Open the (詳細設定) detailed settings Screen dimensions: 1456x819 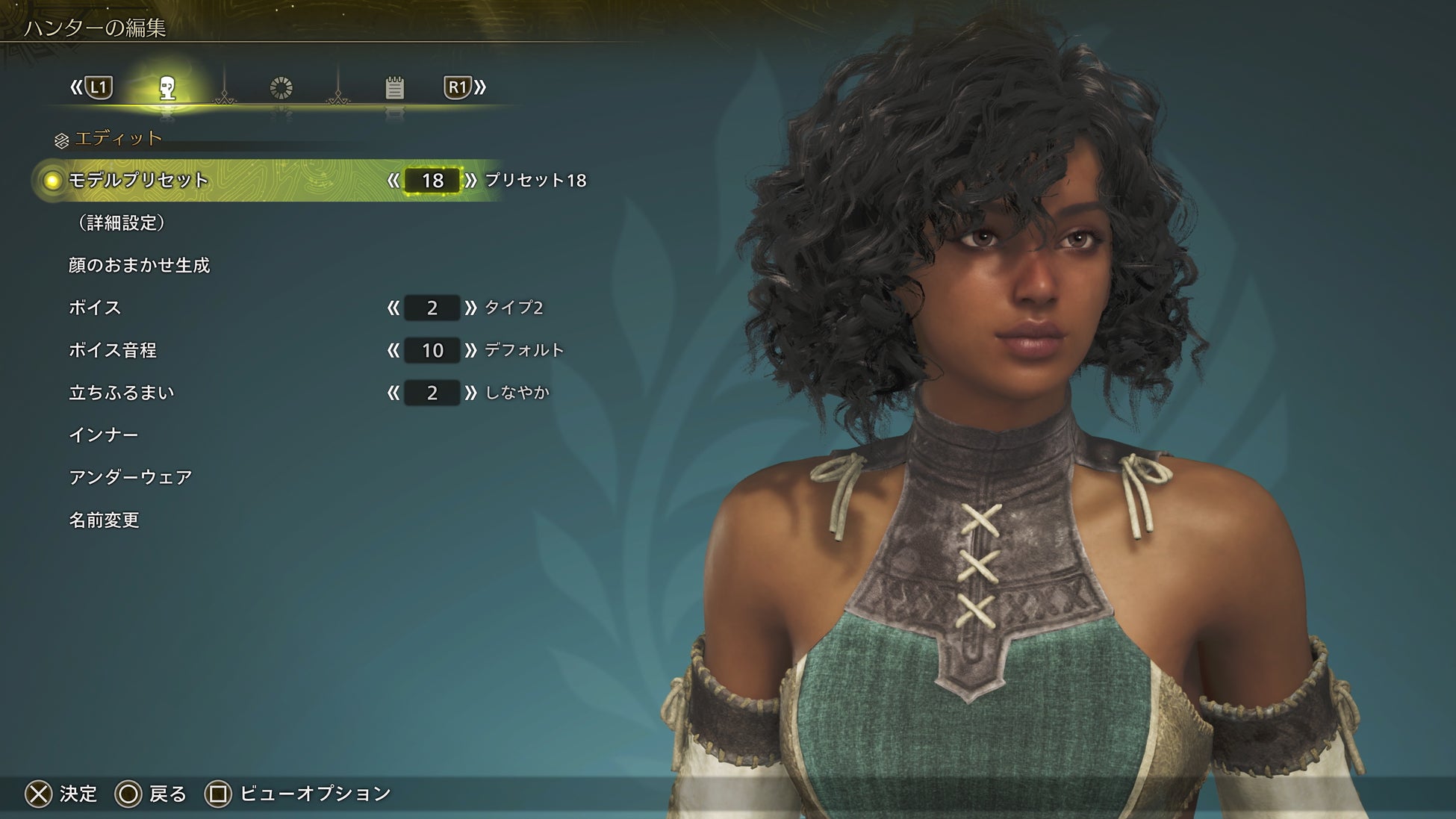coord(121,222)
